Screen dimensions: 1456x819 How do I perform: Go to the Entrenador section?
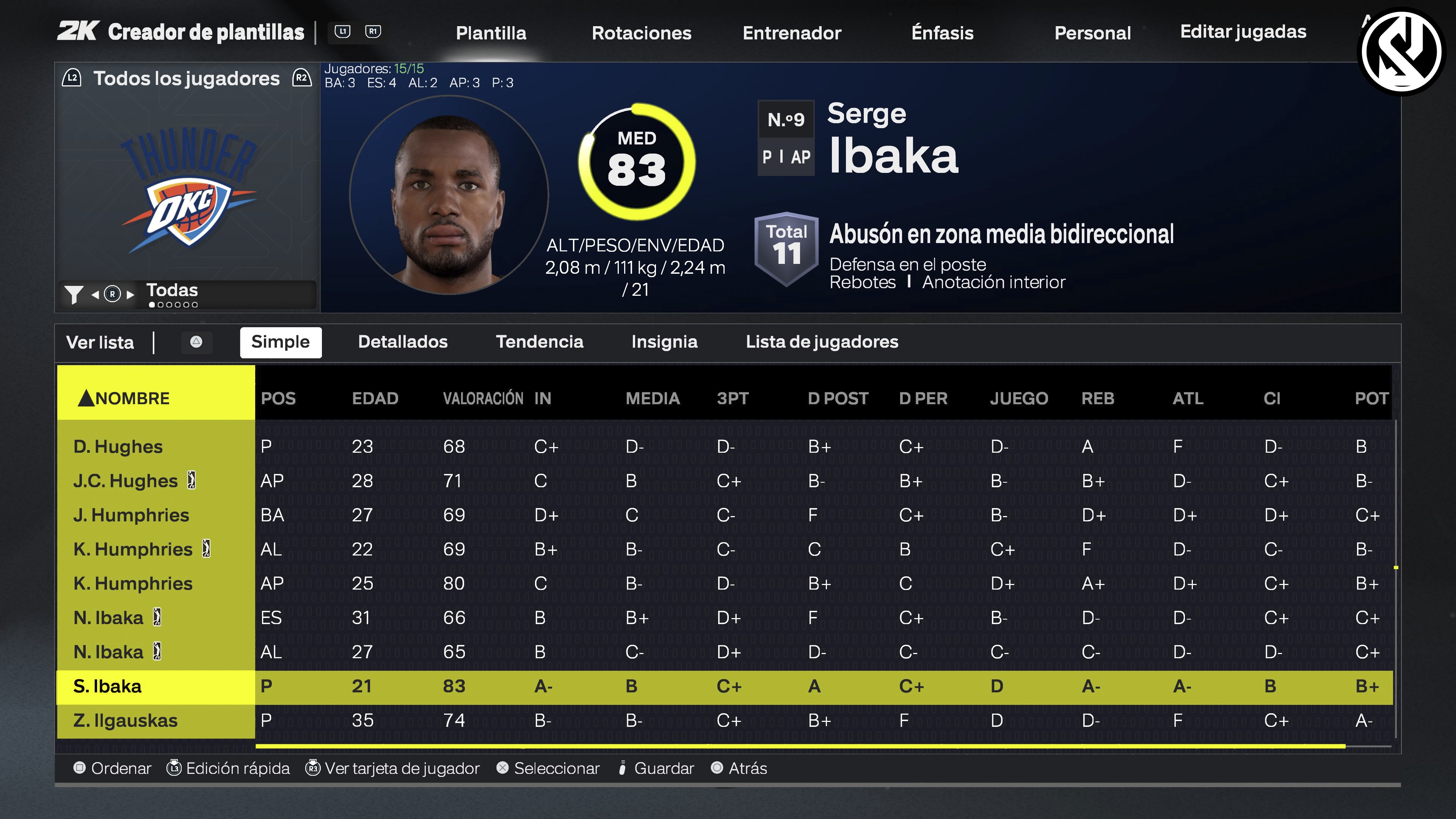791,33
